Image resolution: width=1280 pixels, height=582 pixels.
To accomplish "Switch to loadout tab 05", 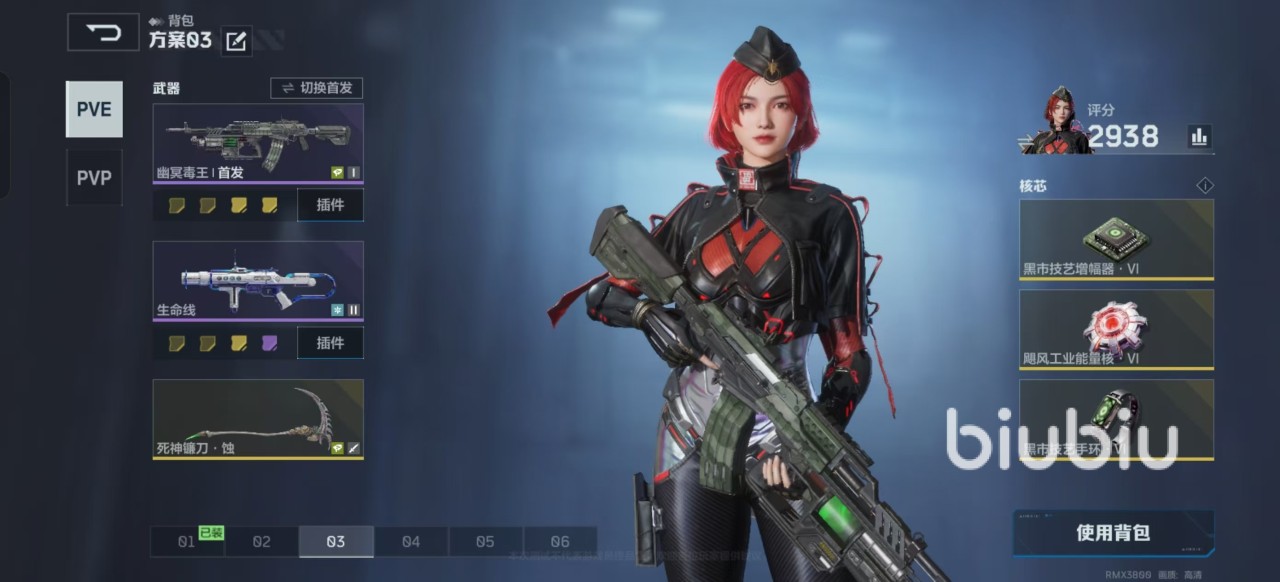I will pyautogui.click(x=485, y=542).
